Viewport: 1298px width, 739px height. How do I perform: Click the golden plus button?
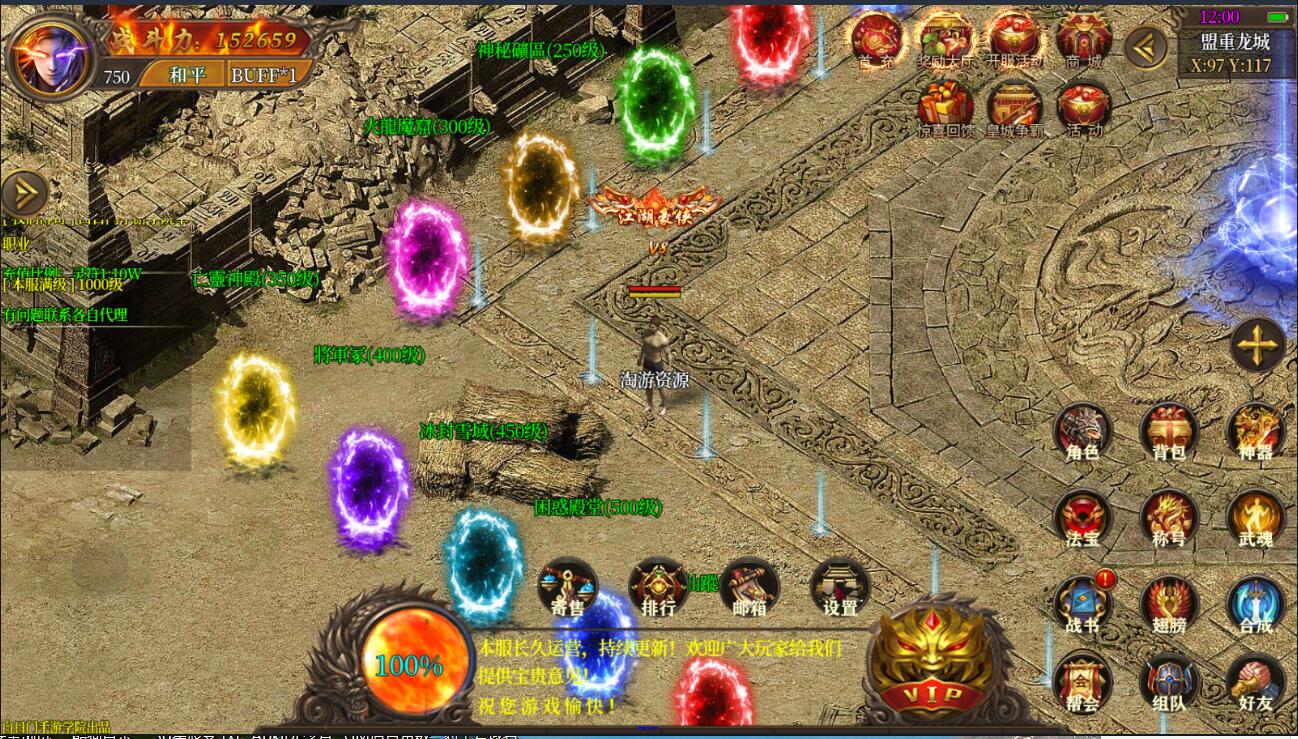click(1257, 346)
